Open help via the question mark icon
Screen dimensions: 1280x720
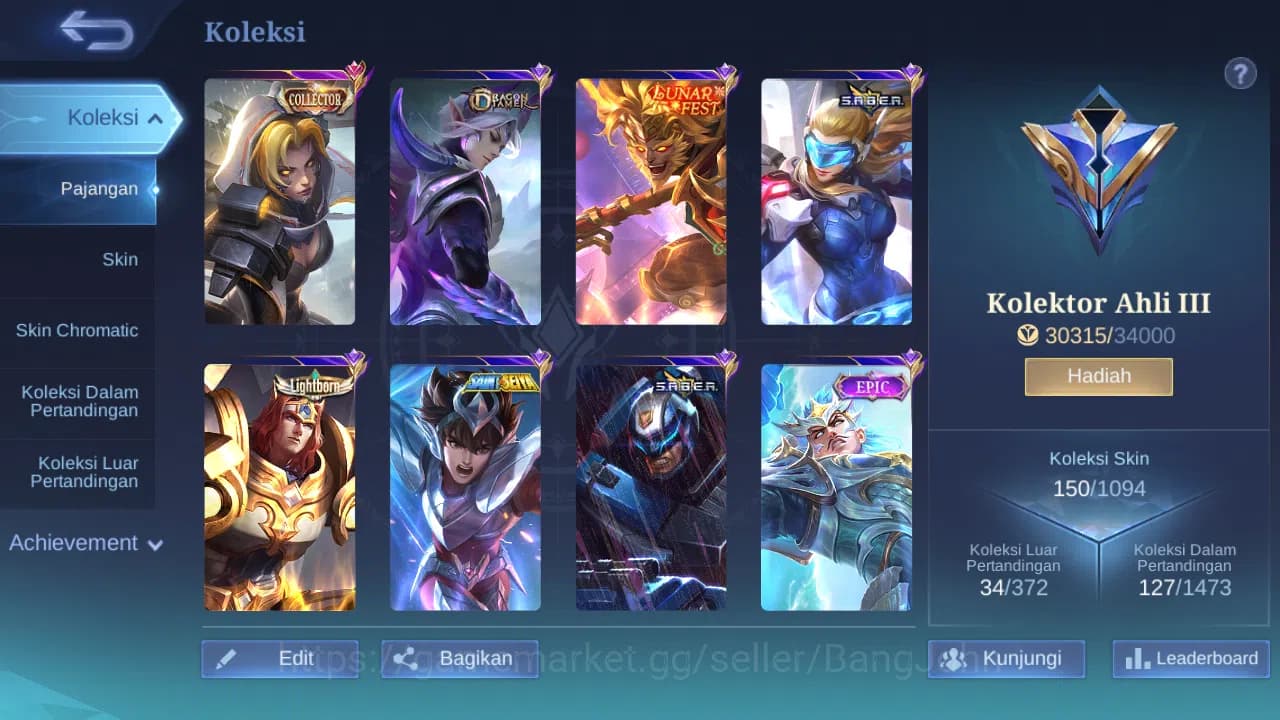click(1240, 73)
